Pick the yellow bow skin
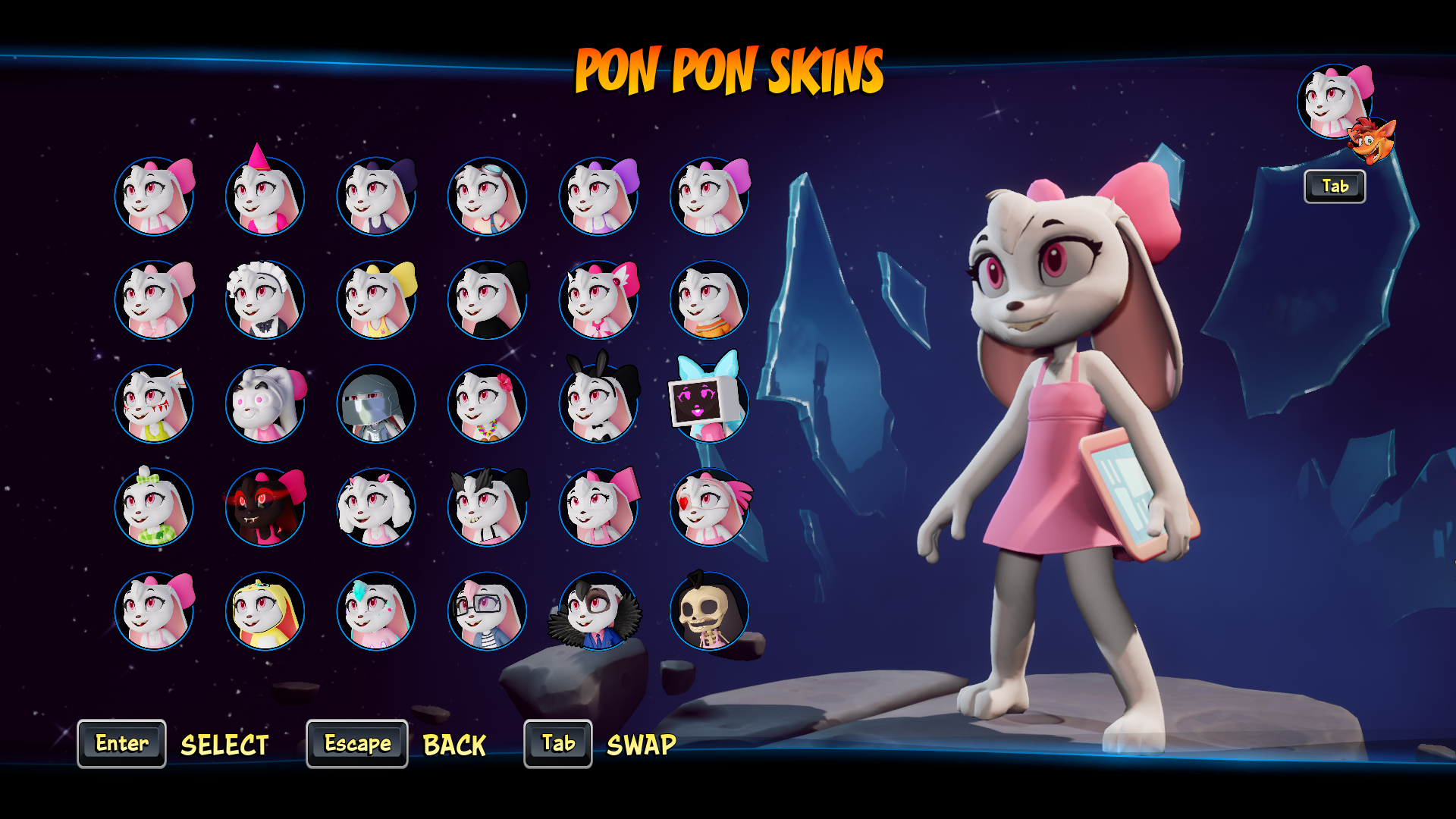This screenshot has height=819, width=1456. [x=376, y=300]
